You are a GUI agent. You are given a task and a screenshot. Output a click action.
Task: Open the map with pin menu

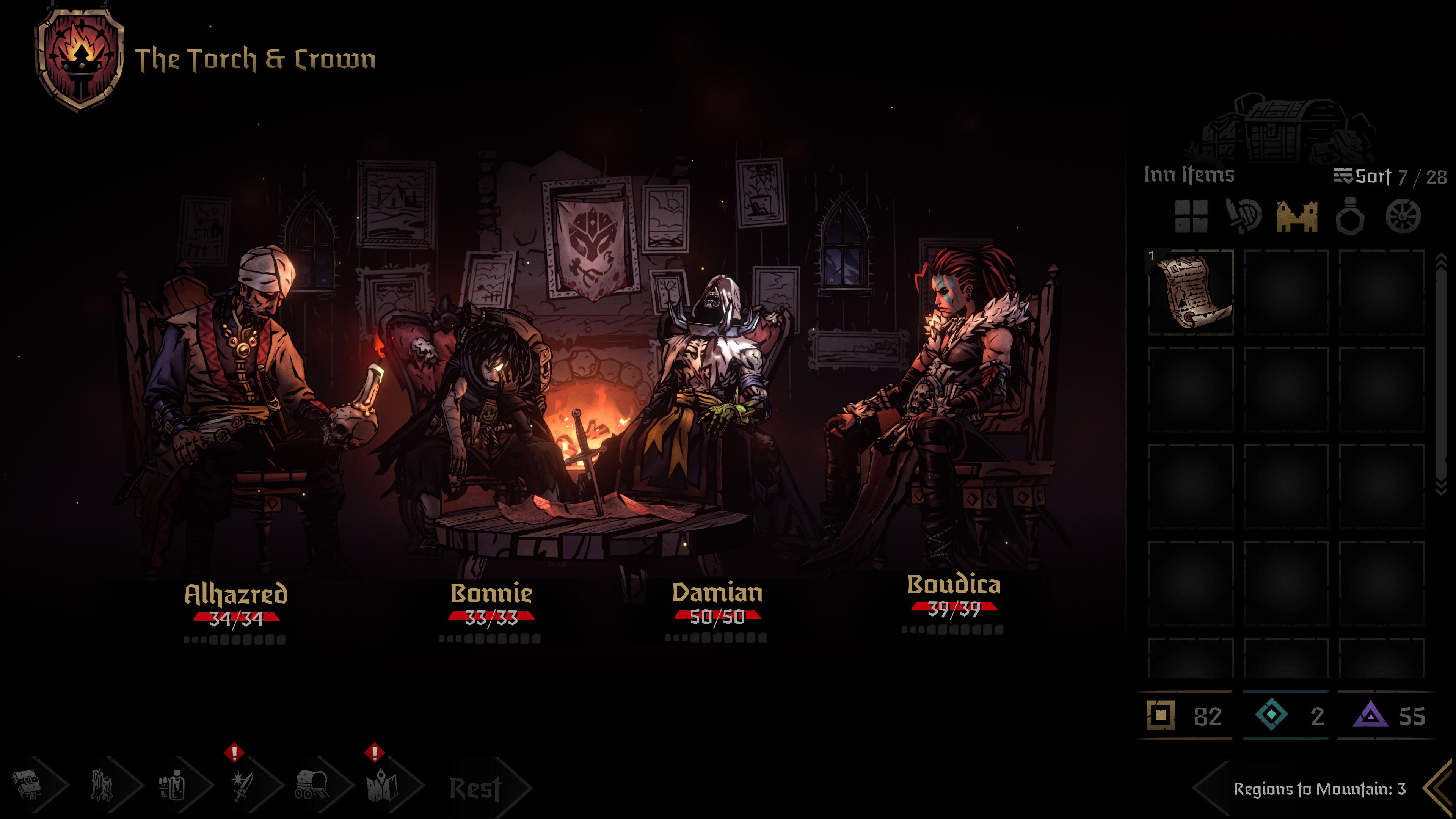click(x=383, y=785)
